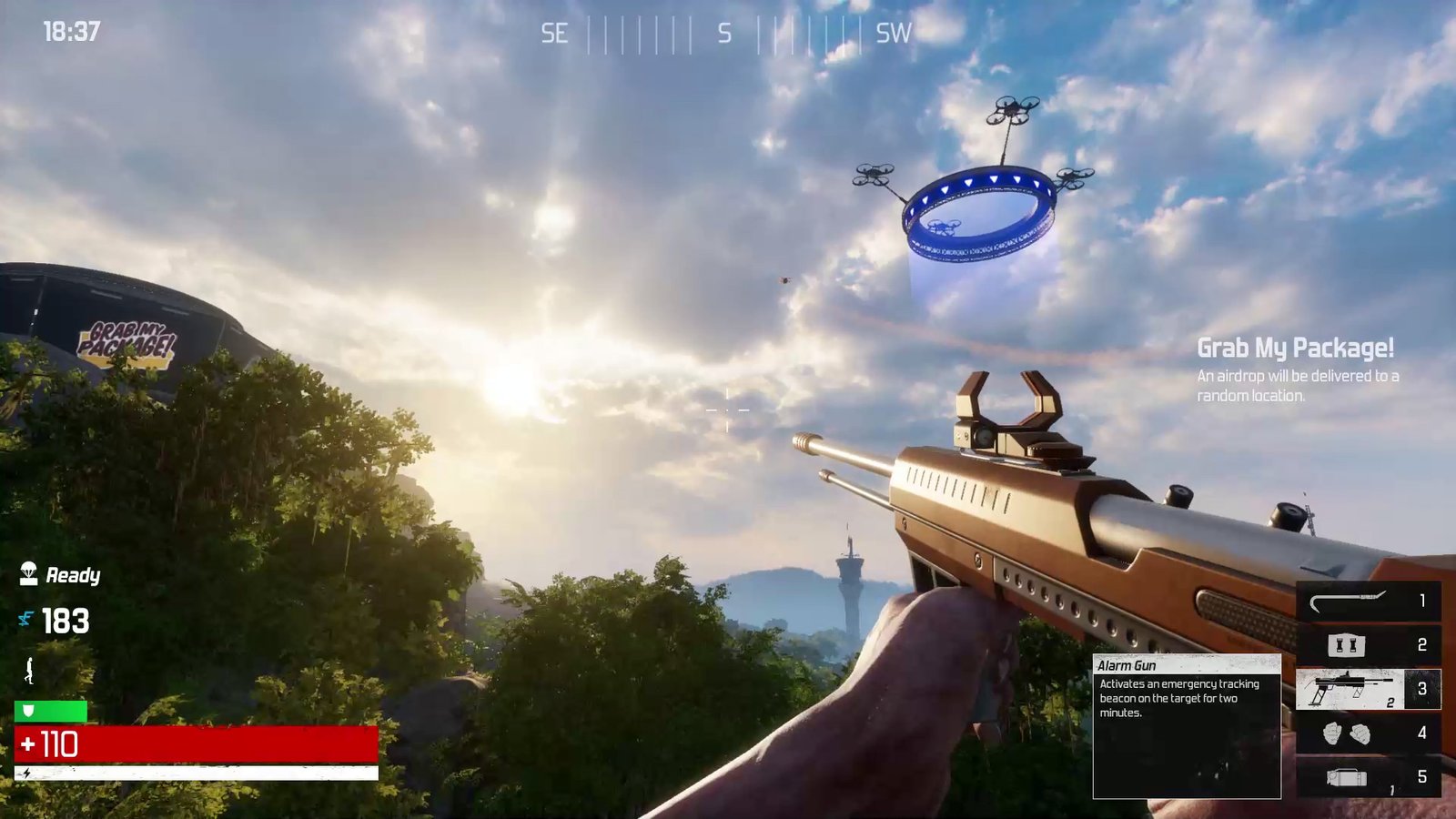
Task: Equip the Alarm Gun in slot 3
Action: point(1360,690)
